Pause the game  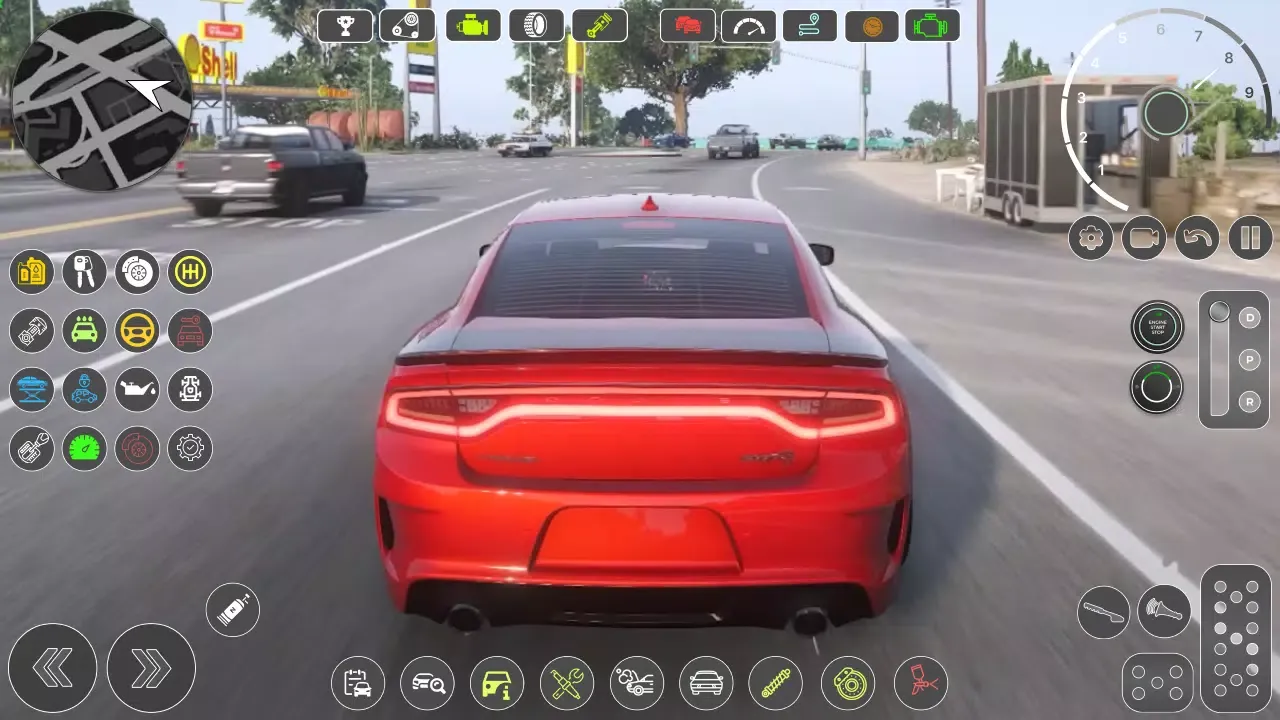coord(1250,238)
